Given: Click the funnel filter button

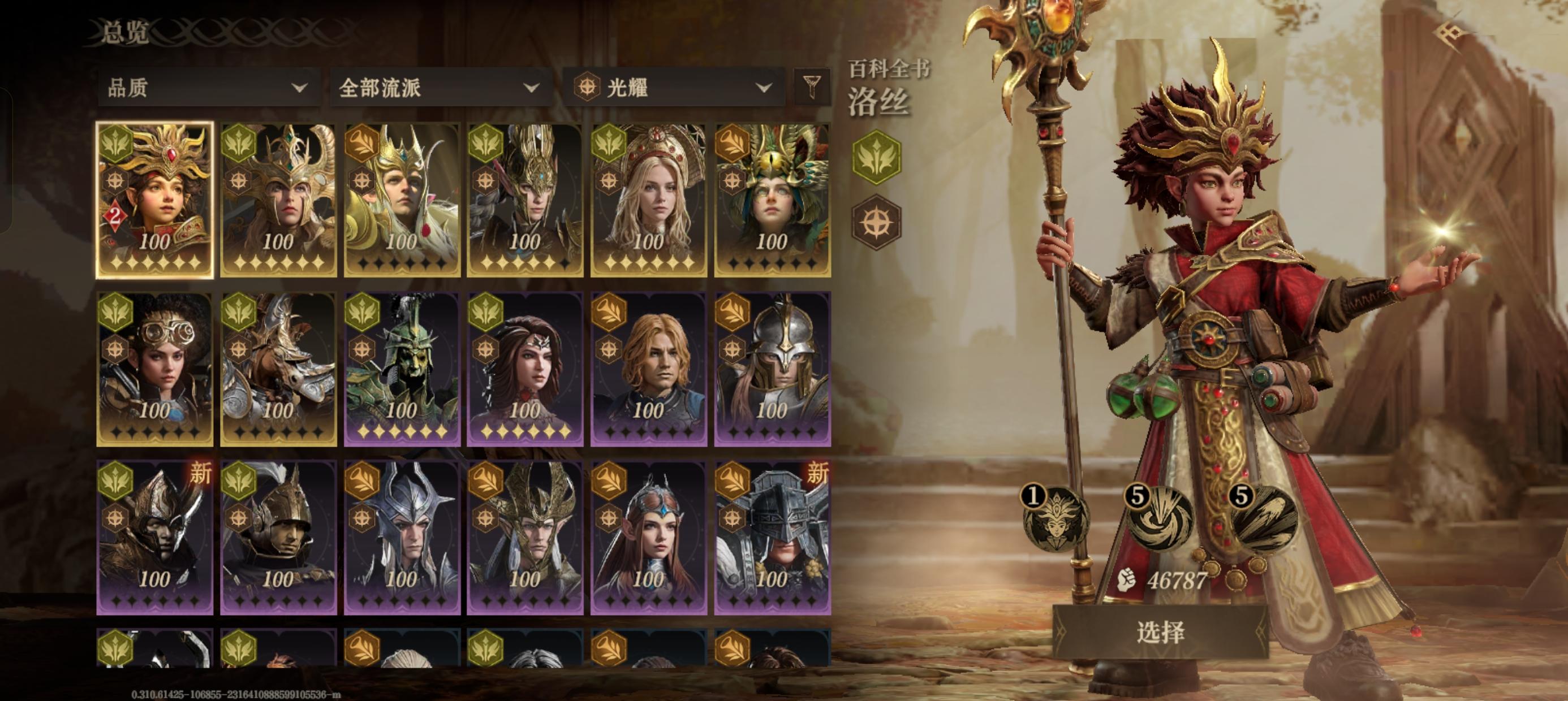Looking at the screenshot, I should (812, 87).
